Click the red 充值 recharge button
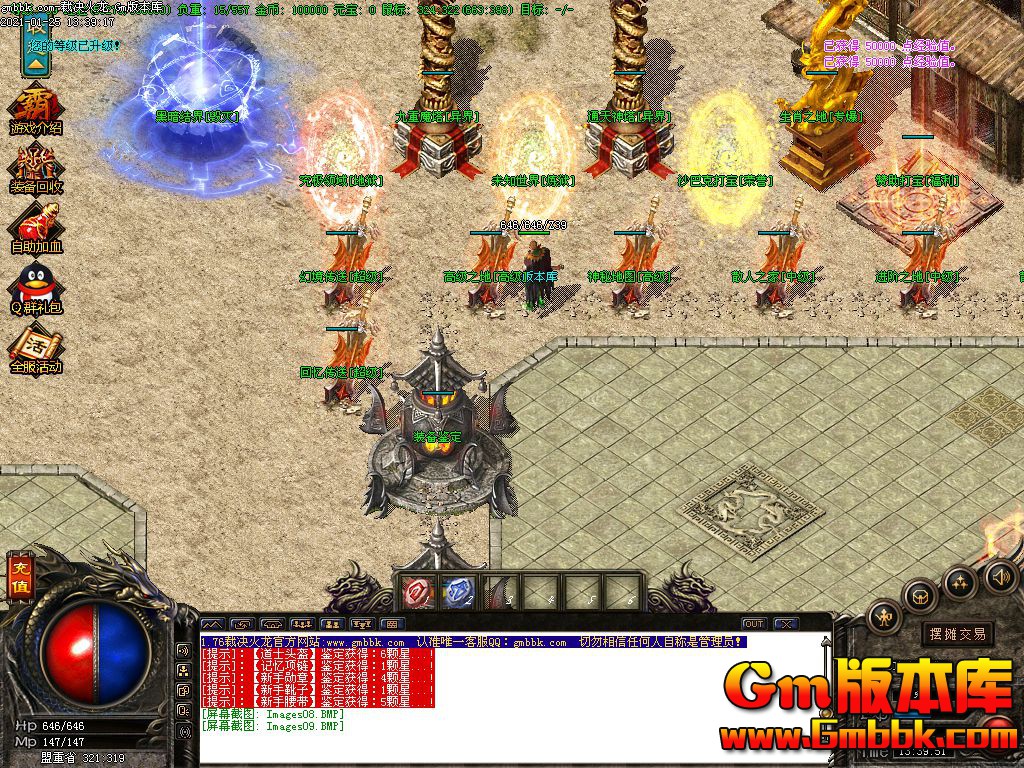Viewport: 1024px width, 768px height. [x=19, y=577]
